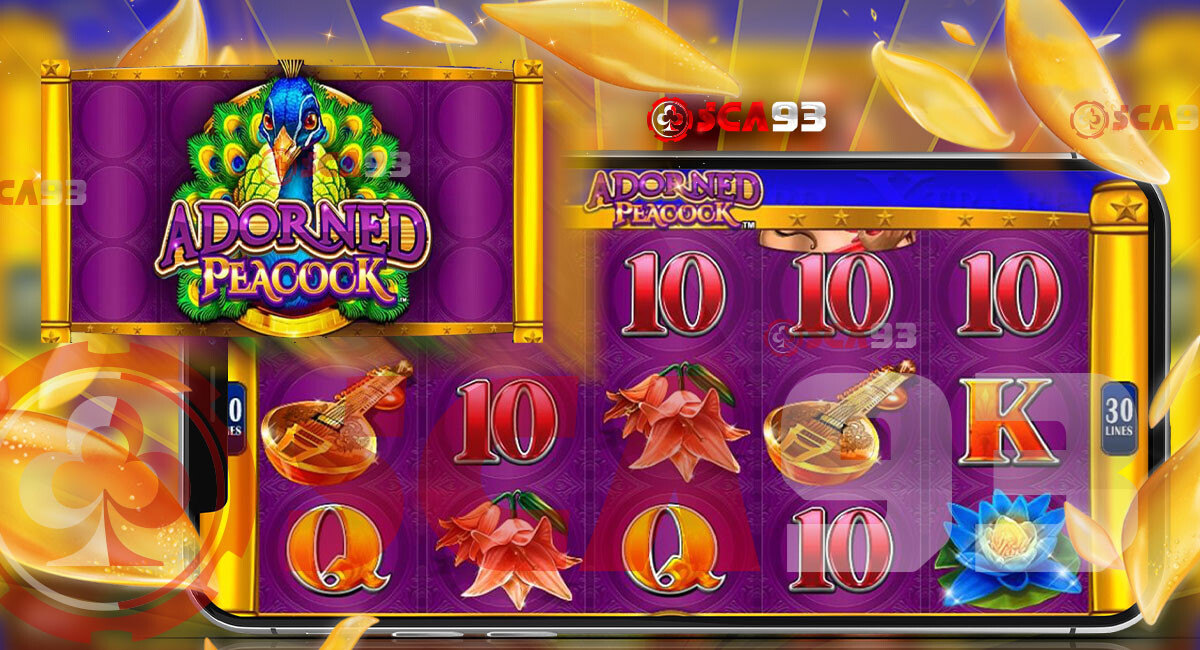
Task: Open the Adorned Peacock thumbnail with peacock artwork
Action: pyautogui.click(x=292, y=200)
